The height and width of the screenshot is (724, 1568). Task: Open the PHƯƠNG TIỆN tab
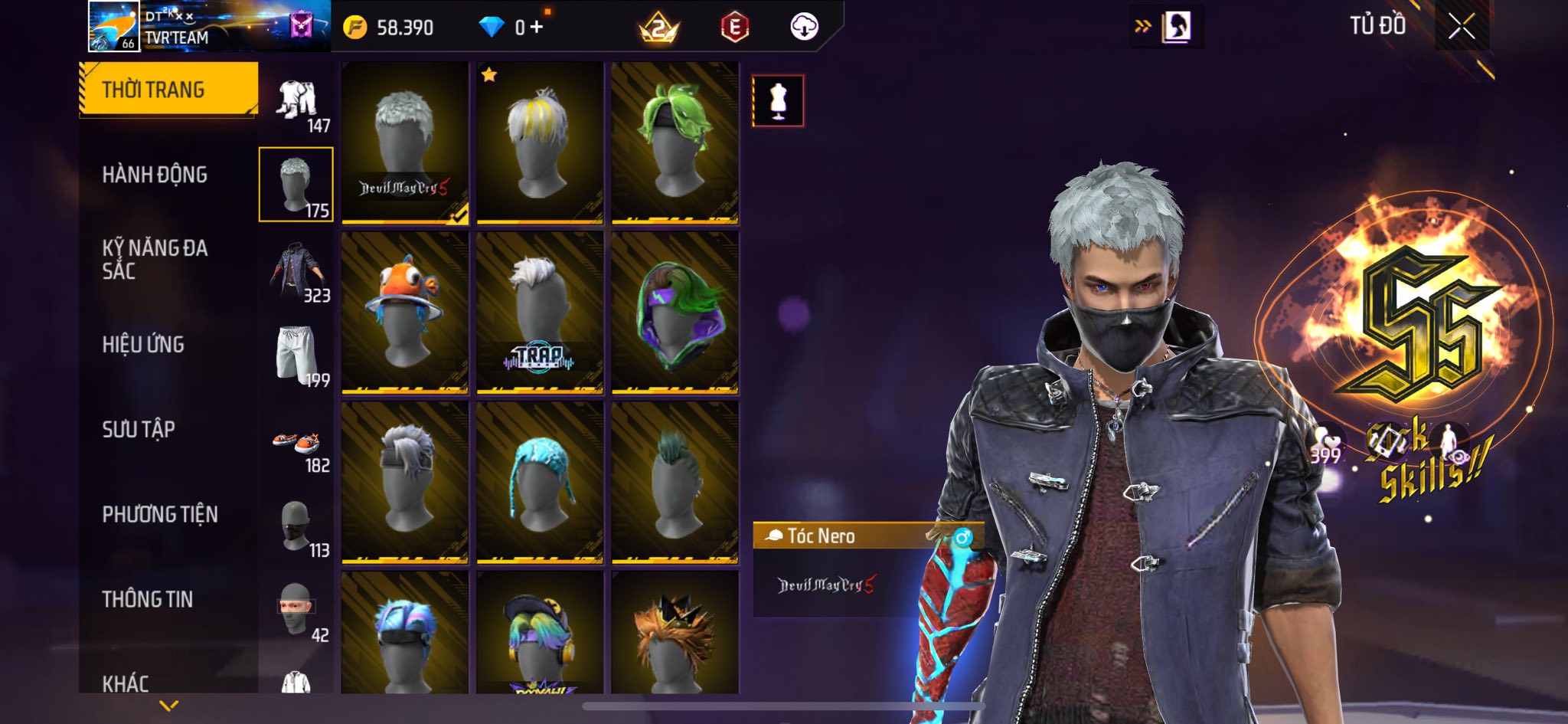[x=160, y=514]
